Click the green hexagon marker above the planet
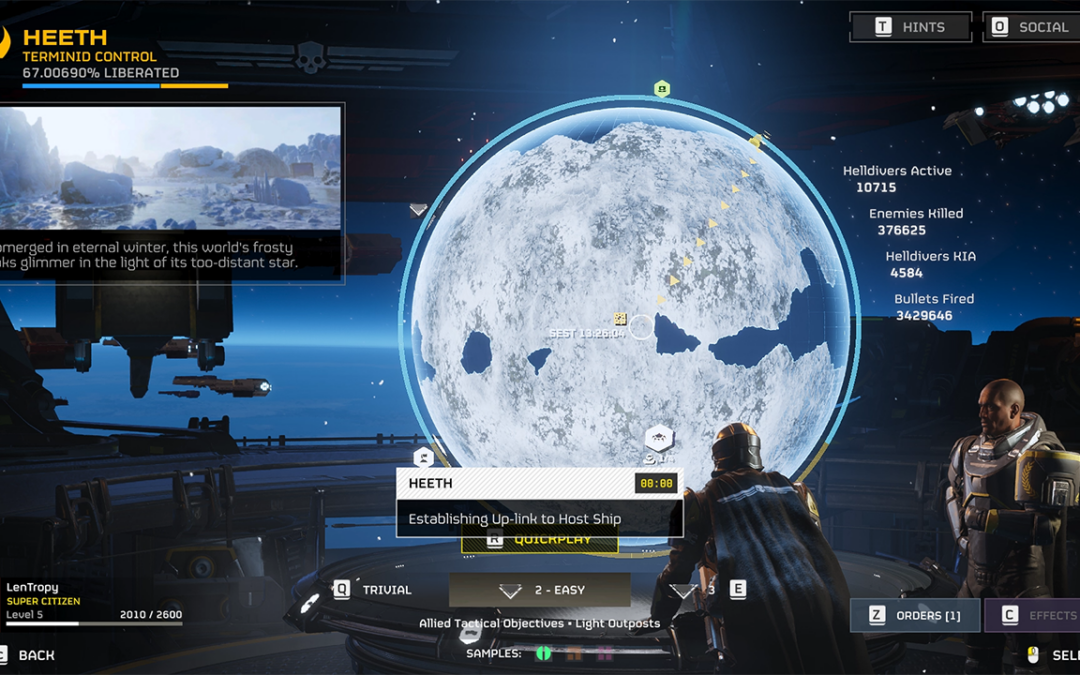1080x675 pixels. click(x=661, y=89)
